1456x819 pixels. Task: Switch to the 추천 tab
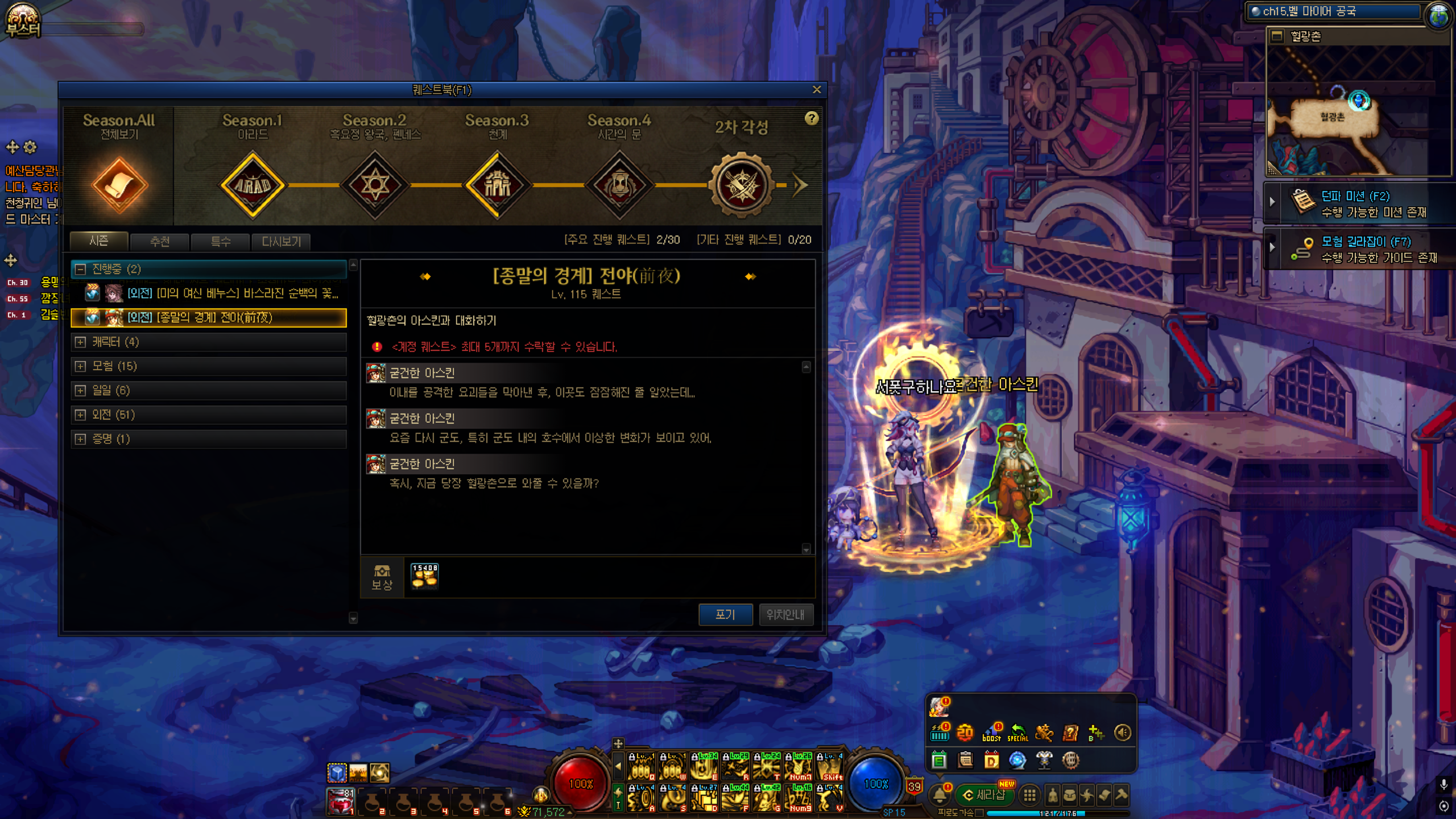160,241
